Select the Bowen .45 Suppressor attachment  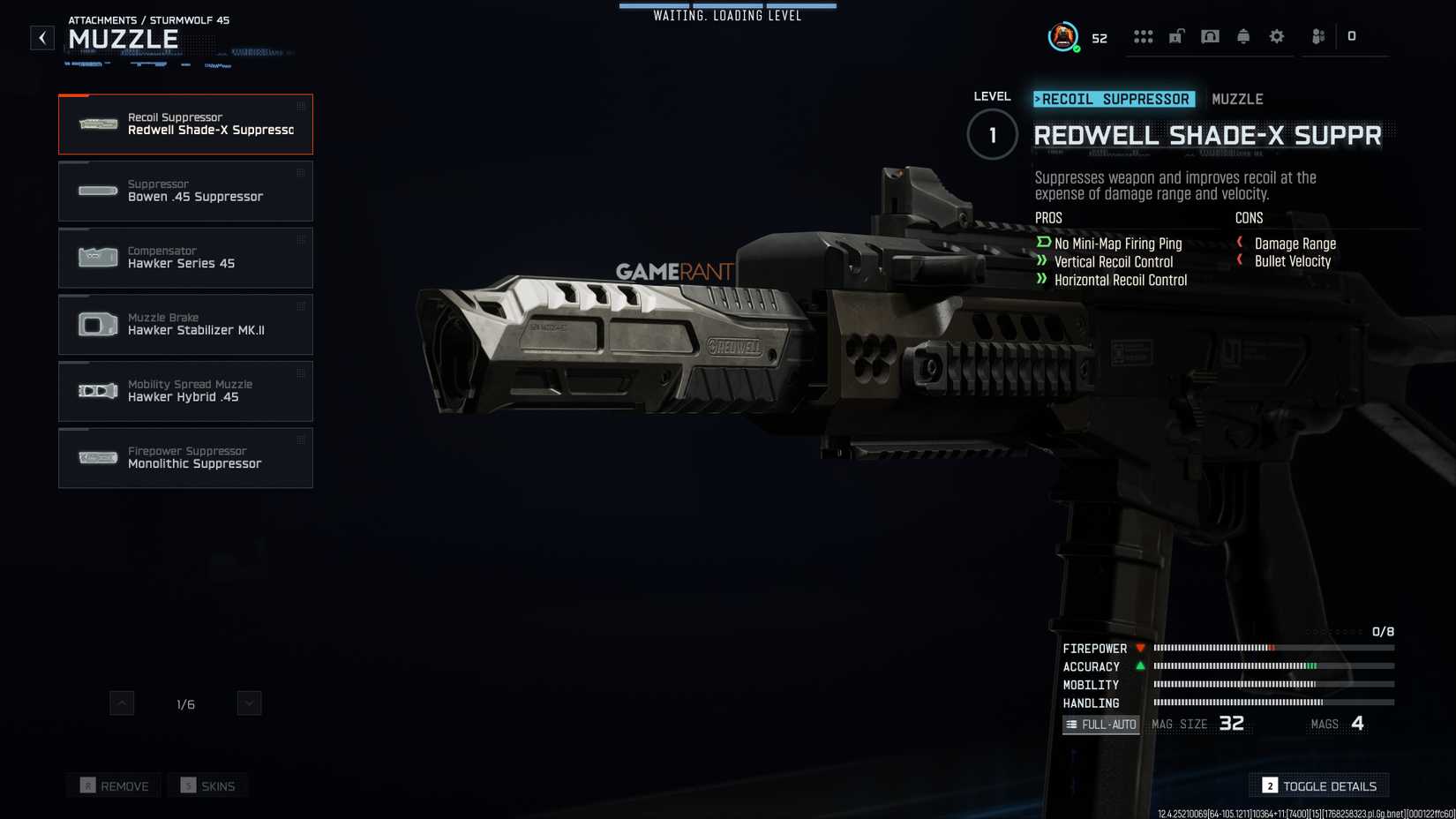click(x=185, y=191)
